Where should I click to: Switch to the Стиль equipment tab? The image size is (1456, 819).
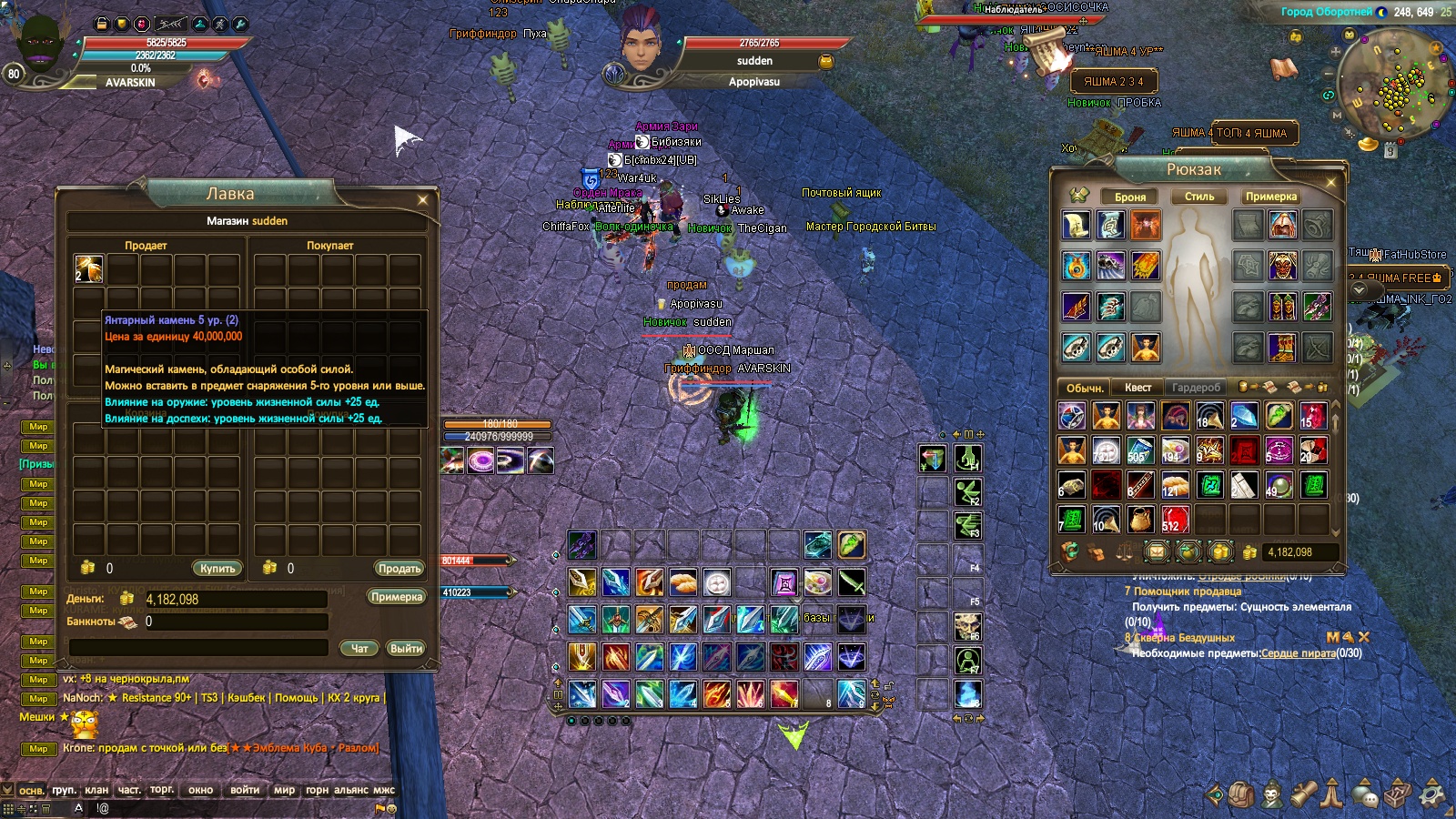[1199, 197]
